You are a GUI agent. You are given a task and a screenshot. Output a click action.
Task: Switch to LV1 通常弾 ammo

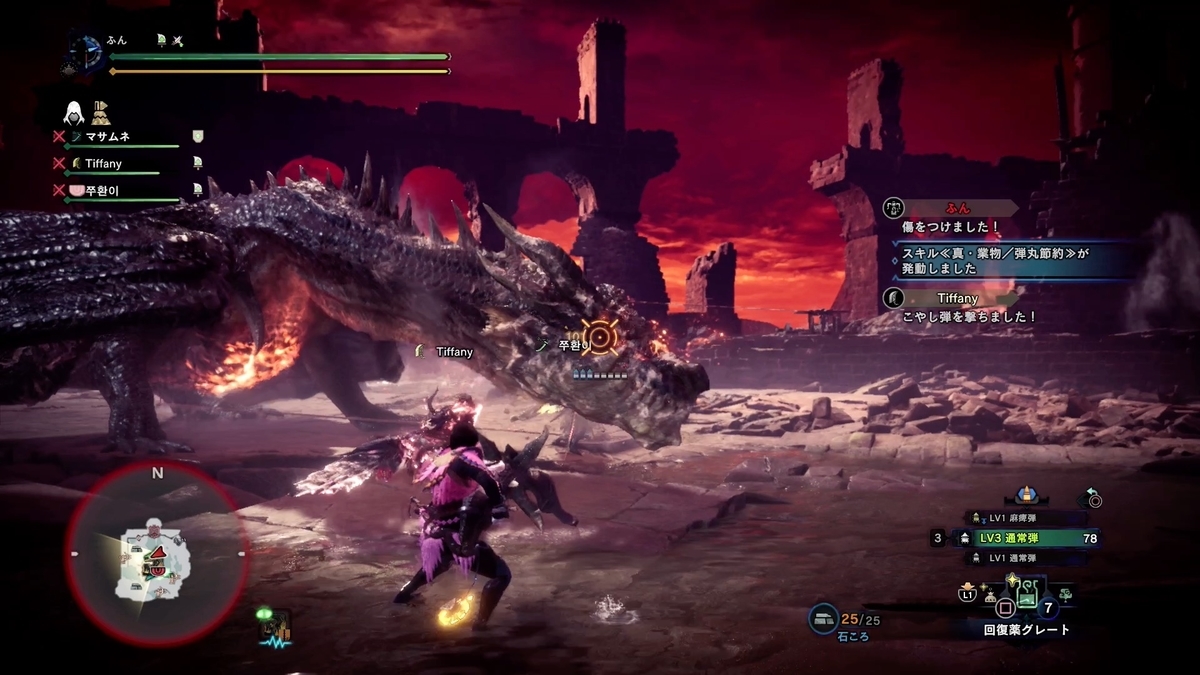[1030, 558]
